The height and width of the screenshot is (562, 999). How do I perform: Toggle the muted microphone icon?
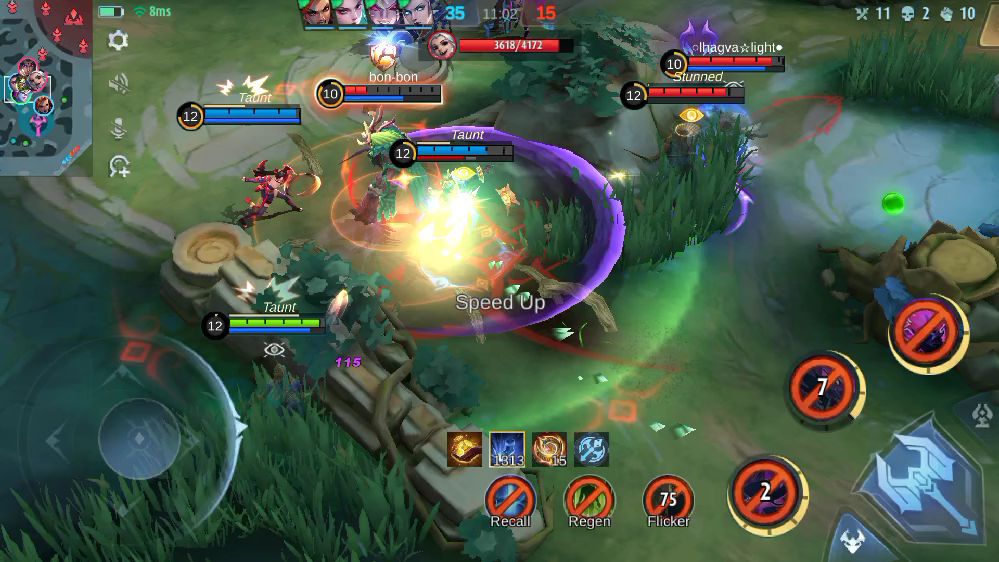click(x=118, y=127)
